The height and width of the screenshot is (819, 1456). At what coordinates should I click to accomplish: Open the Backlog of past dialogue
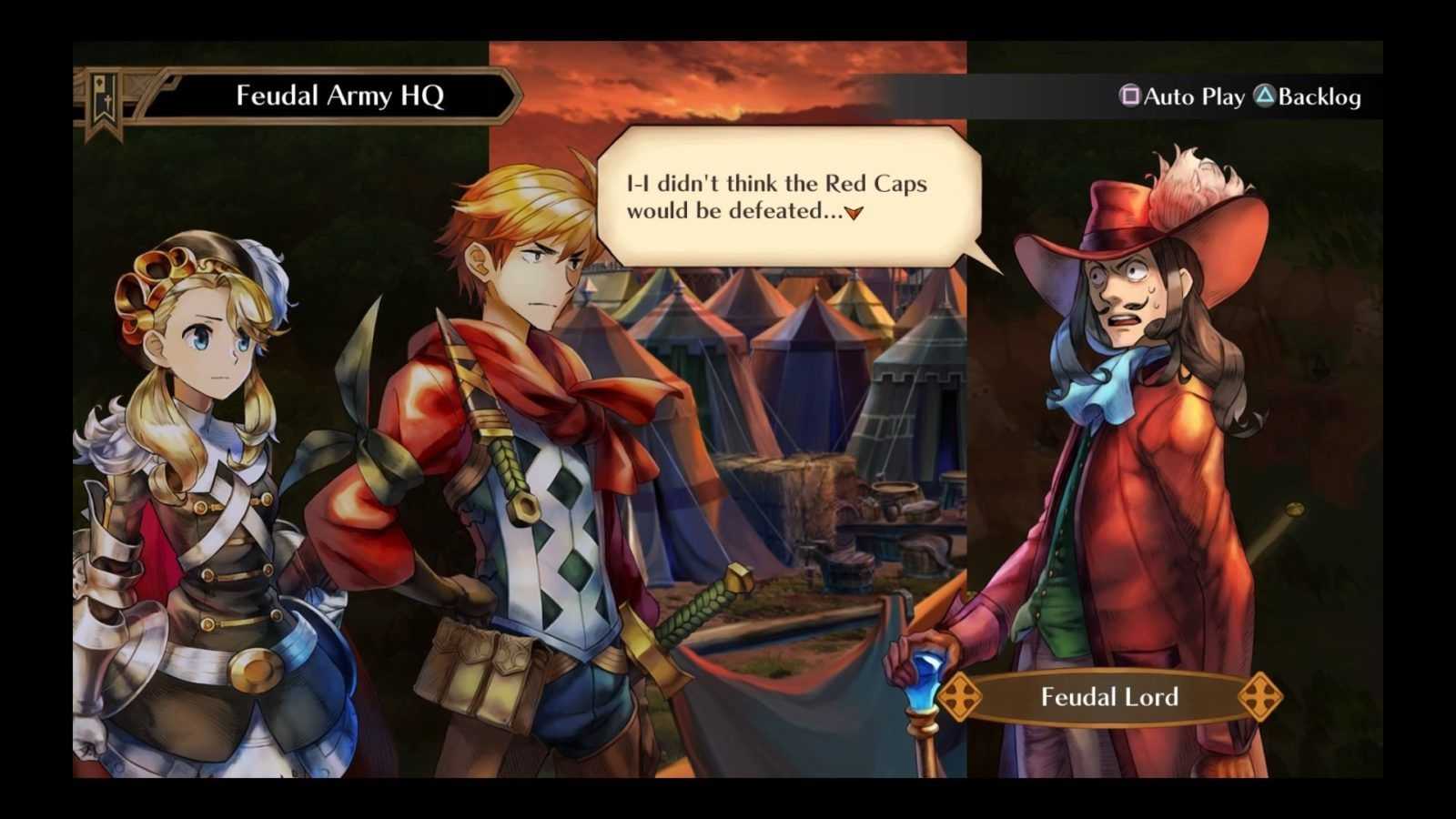point(1308,96)
